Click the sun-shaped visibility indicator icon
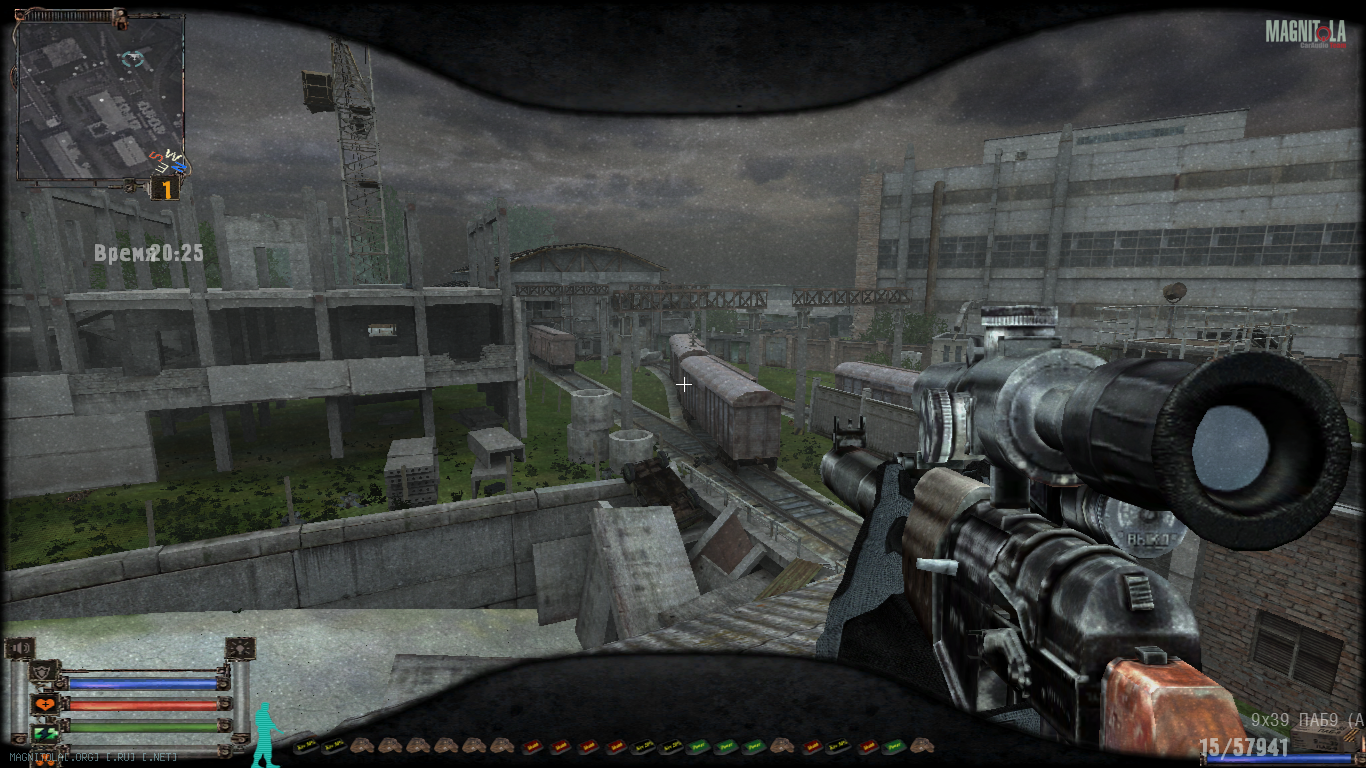This screenshot has width=1366, height=768. (240, 648)
